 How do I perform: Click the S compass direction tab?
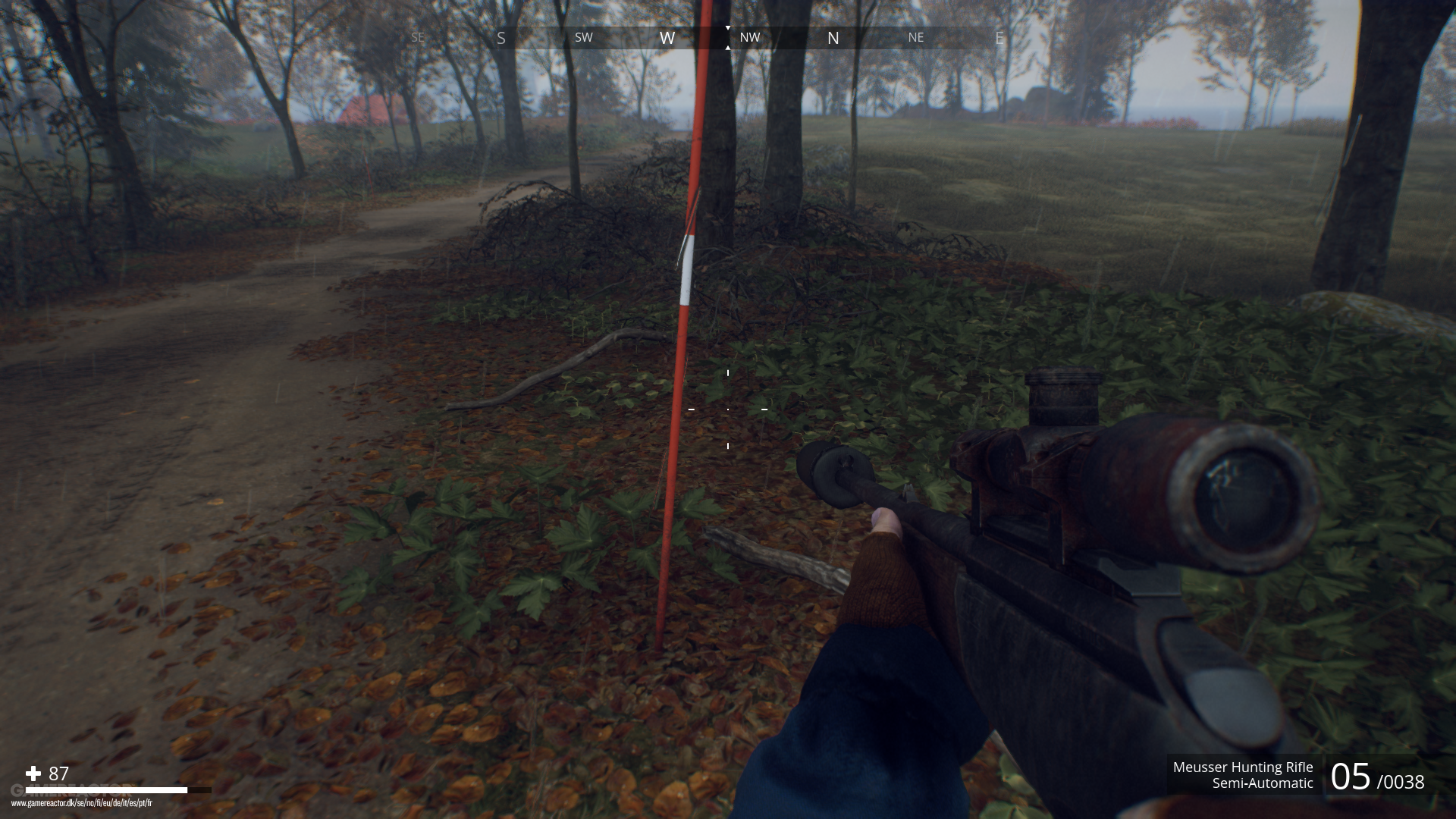500,36
